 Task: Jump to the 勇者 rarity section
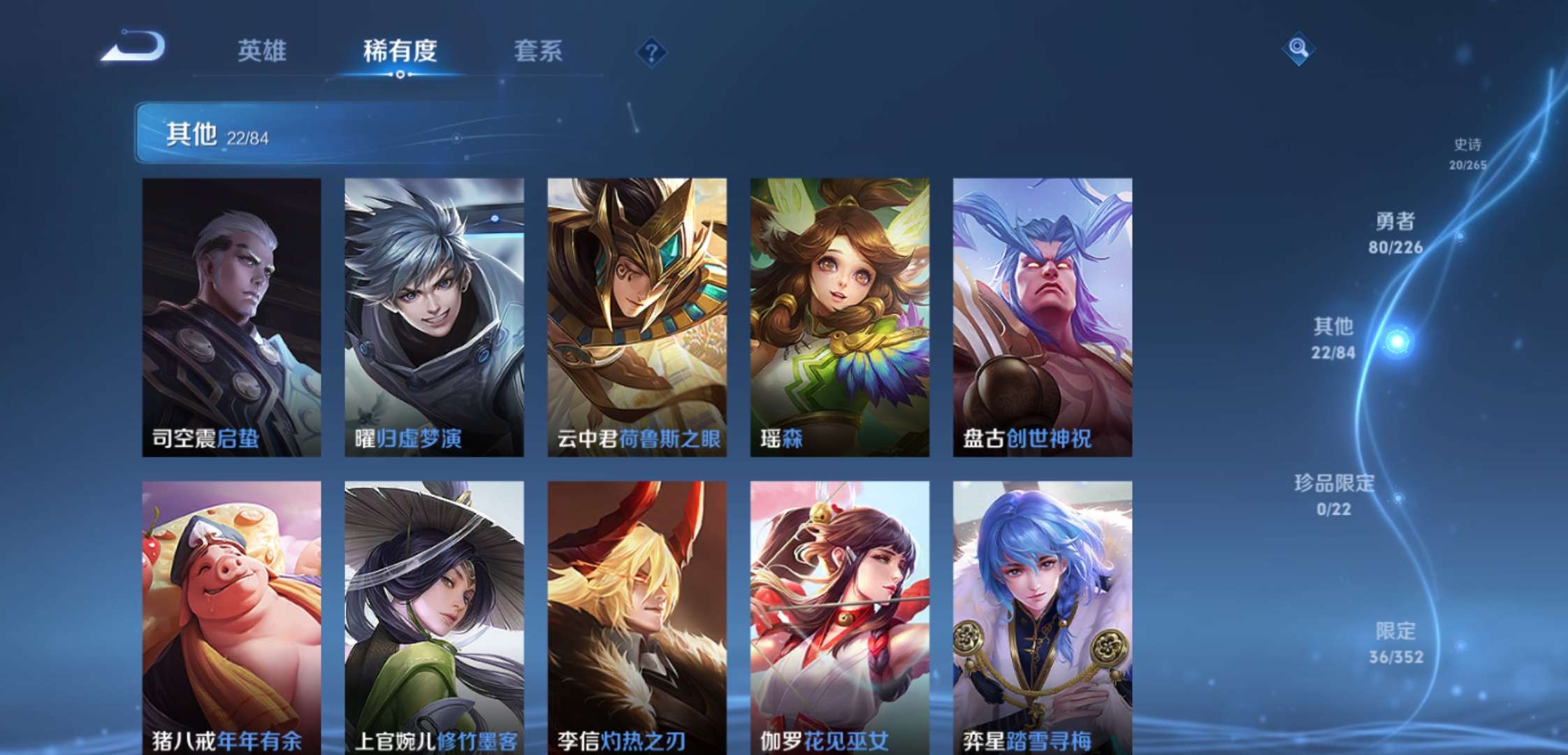tap(1395, 233)
